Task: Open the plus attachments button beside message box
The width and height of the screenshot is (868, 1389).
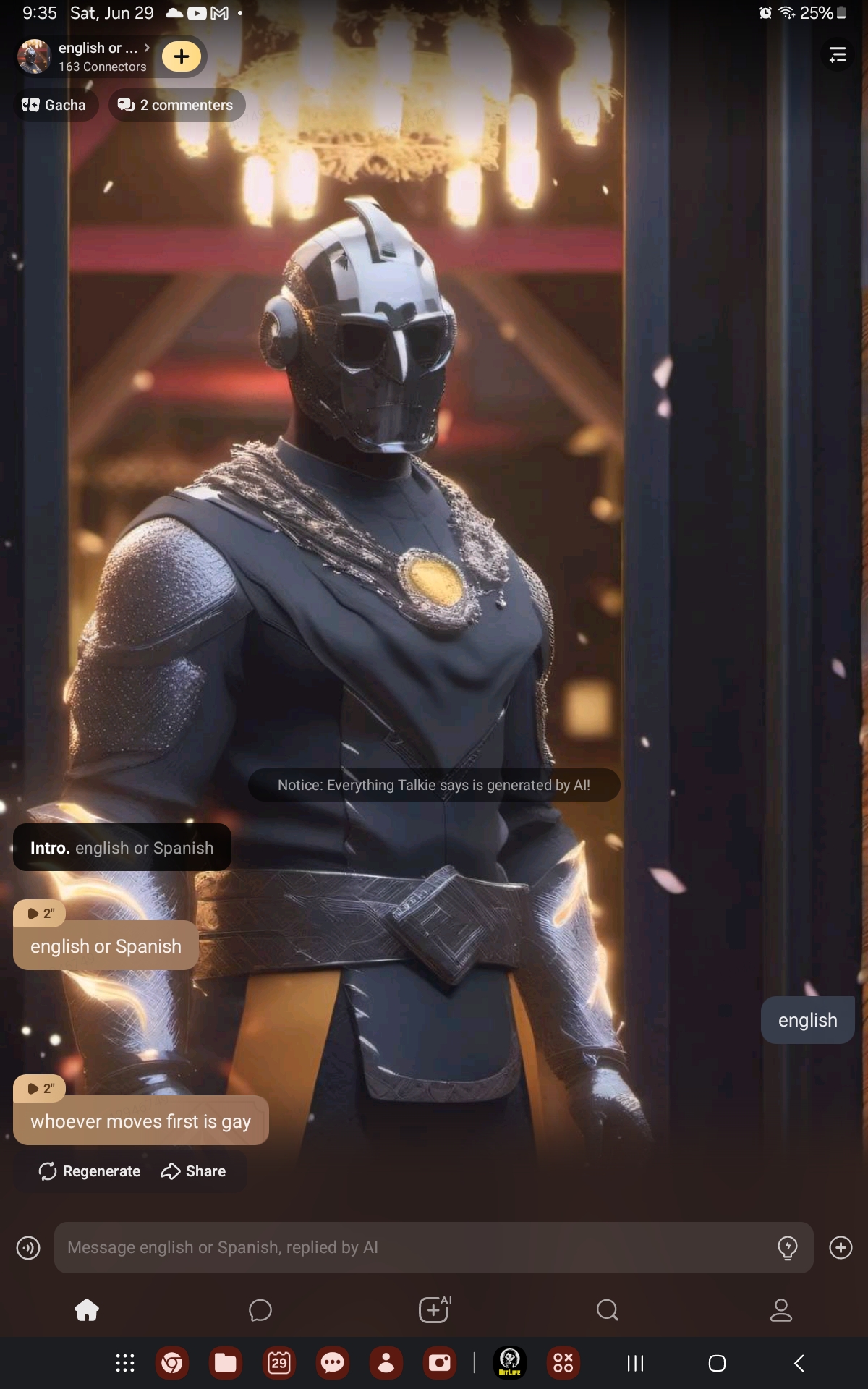Action: click(841, 1247)
